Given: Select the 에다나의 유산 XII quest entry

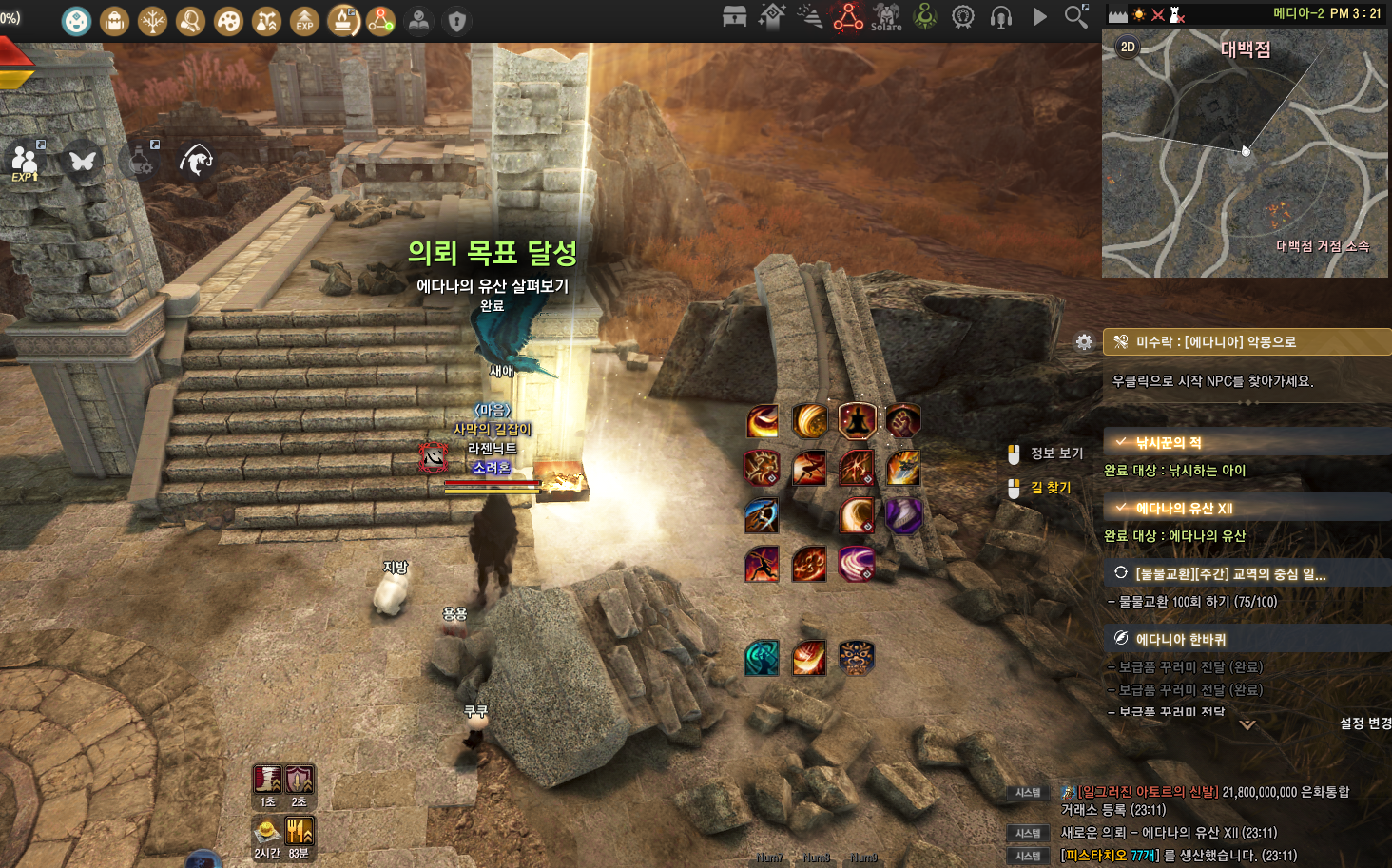Looking at the screenshot, I should tap(1184, 508).
